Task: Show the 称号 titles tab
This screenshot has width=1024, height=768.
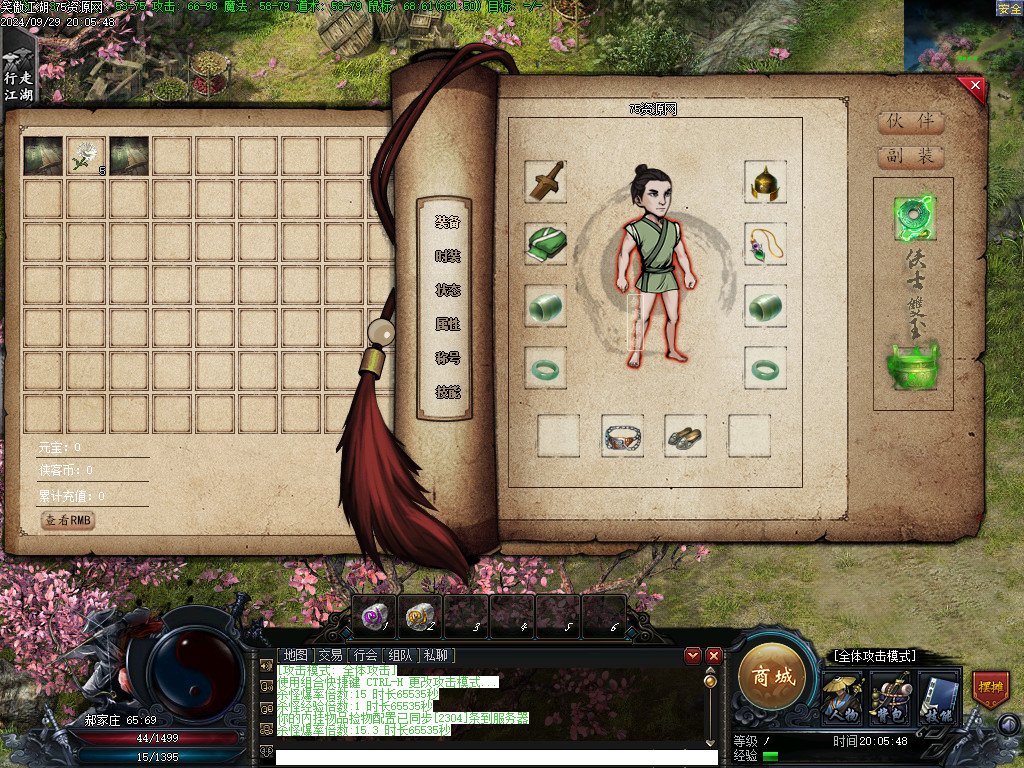Action: coord(447,358)
